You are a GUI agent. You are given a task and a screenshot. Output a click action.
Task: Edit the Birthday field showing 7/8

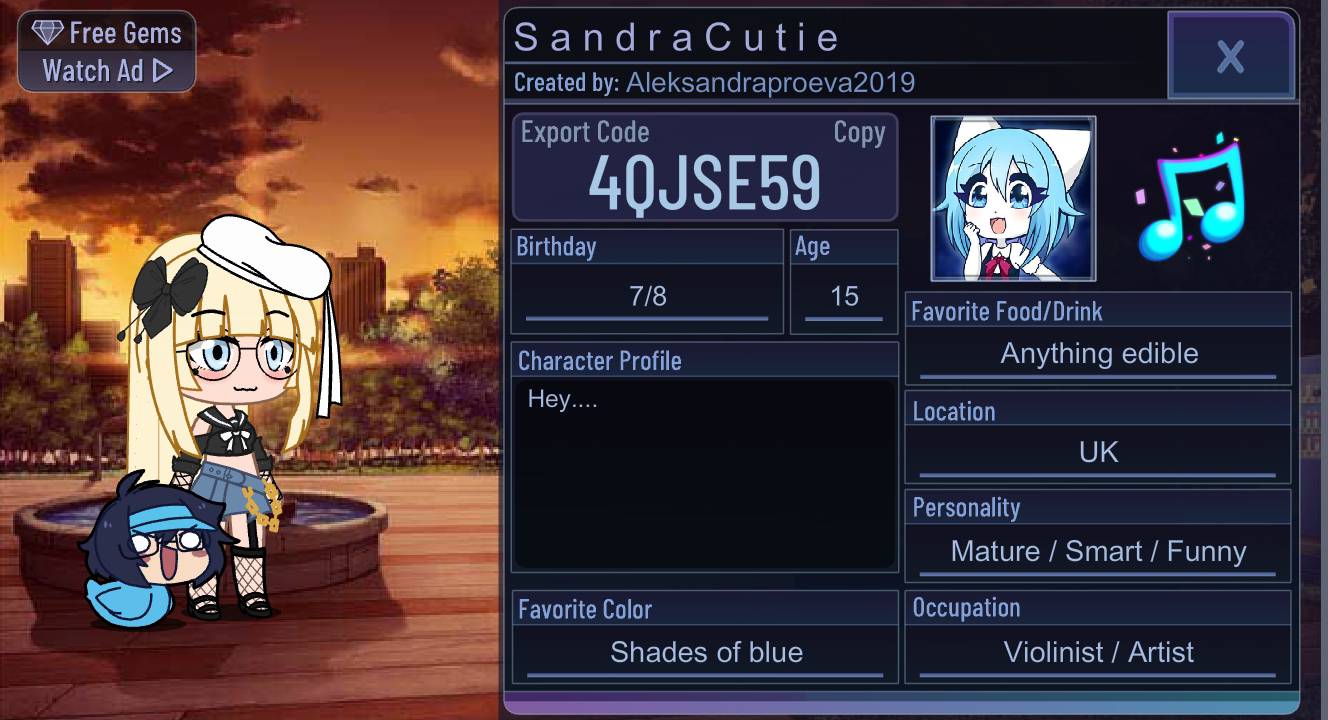point(647,295)
